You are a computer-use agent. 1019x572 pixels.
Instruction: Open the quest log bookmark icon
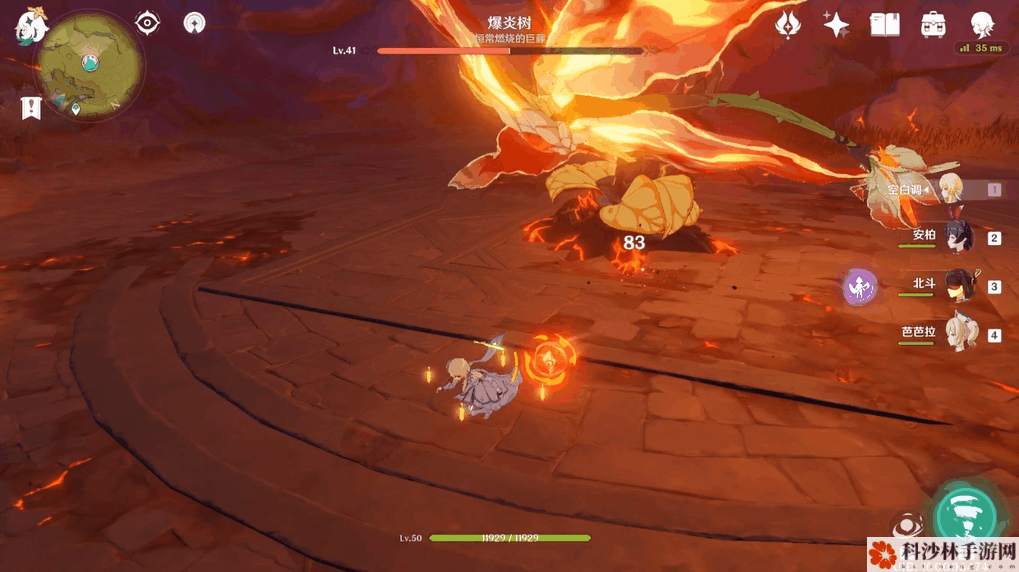tap(30, 108)
